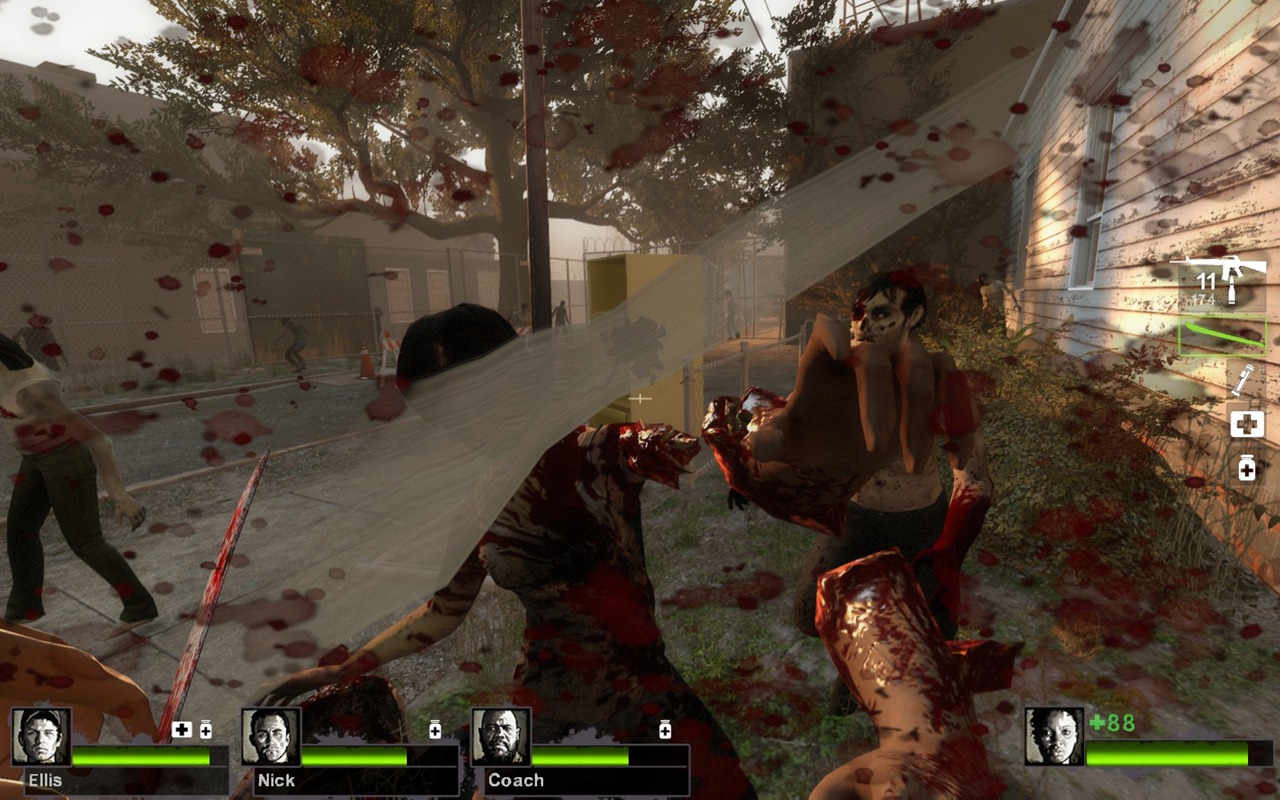The height and width of the screenshot is (800, 1280).
Task: Click the pills icon above Nick's health
Action: [435, 730]
